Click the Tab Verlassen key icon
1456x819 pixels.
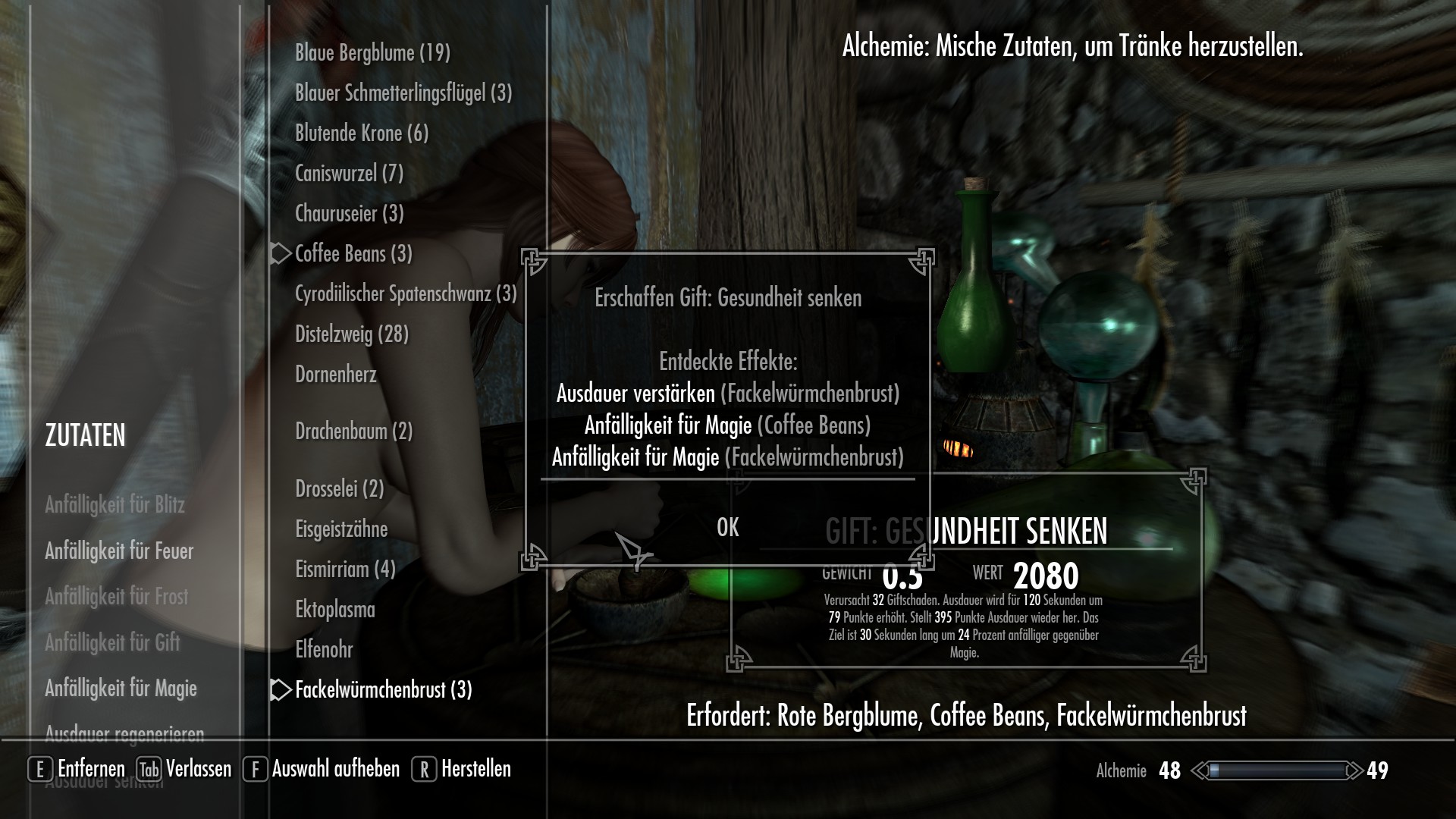pos(149,769)
